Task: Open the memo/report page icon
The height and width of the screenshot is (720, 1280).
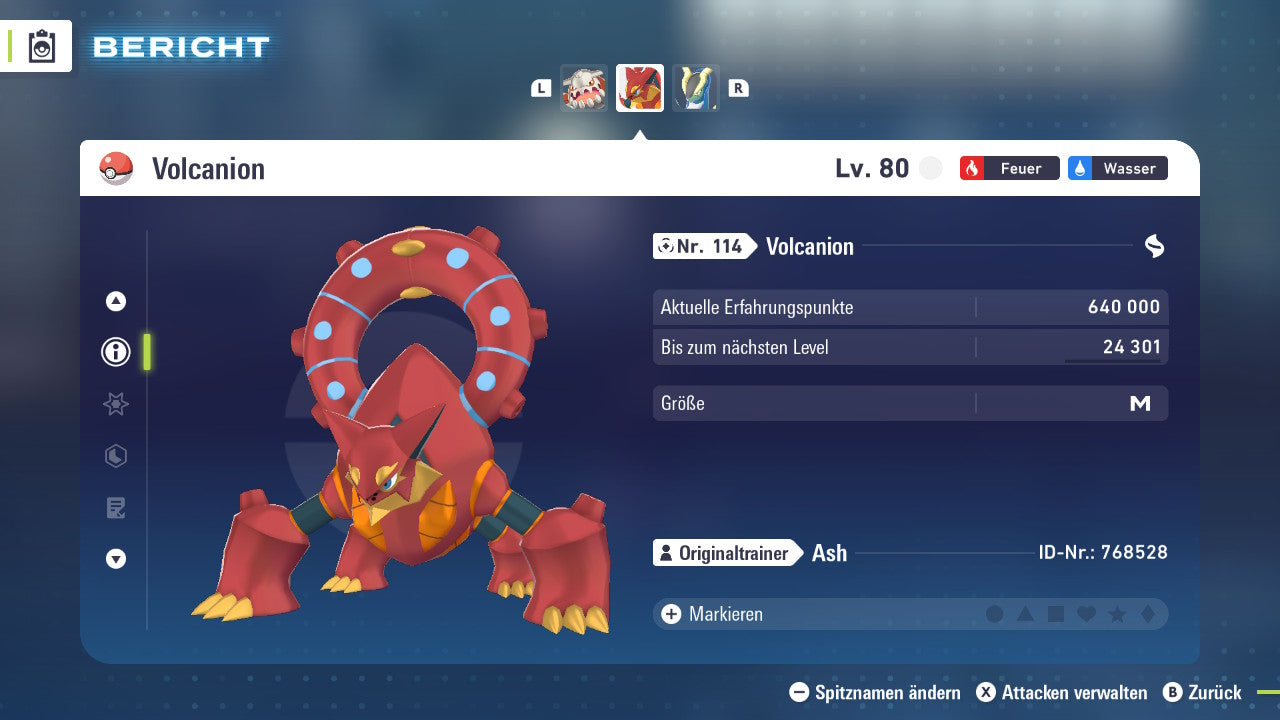Action: (x=115, y=507)
